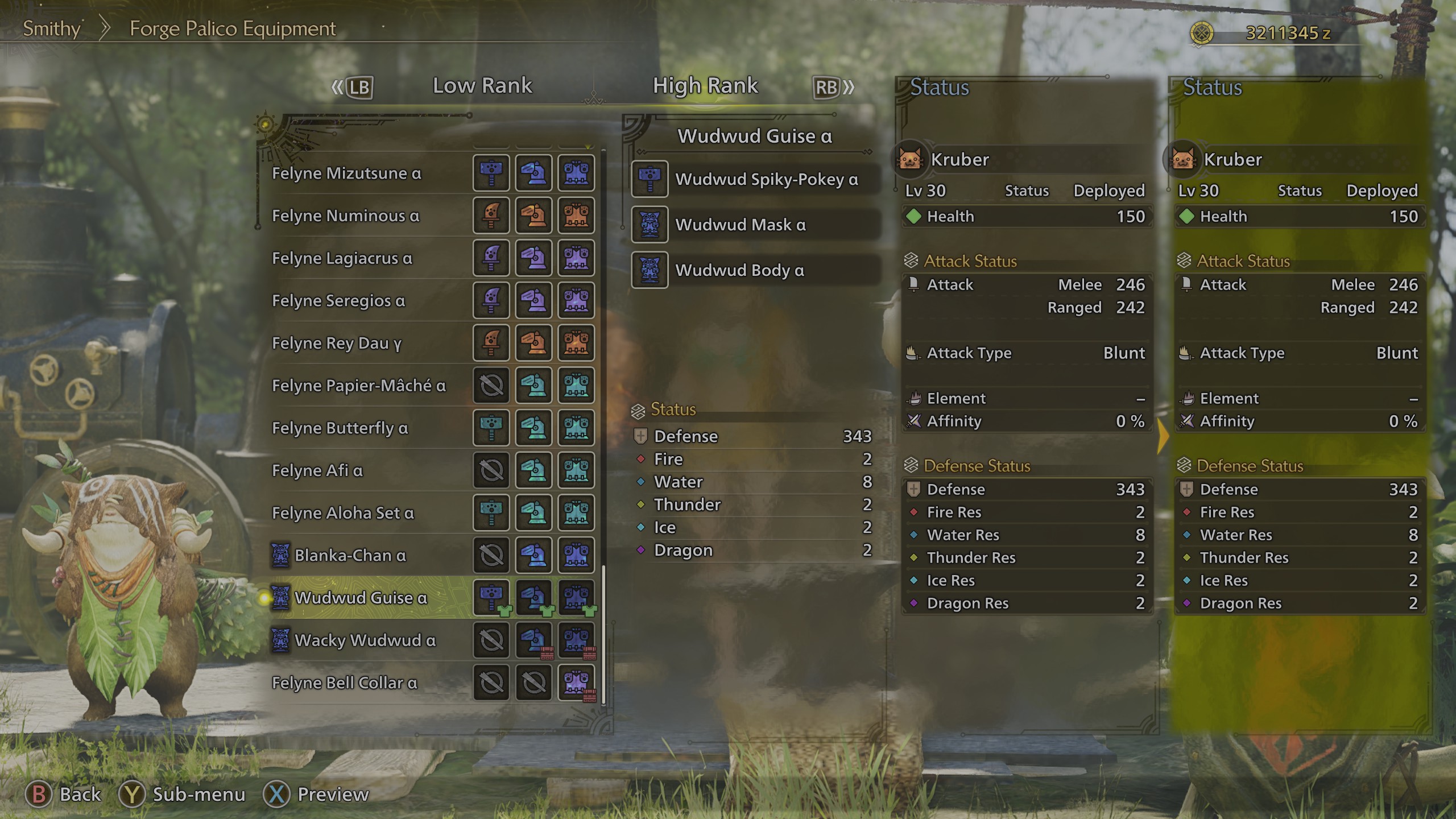Switch to the High Rank tab
The width and height of the screenshot is (1456, 819).
coord(705,85)
